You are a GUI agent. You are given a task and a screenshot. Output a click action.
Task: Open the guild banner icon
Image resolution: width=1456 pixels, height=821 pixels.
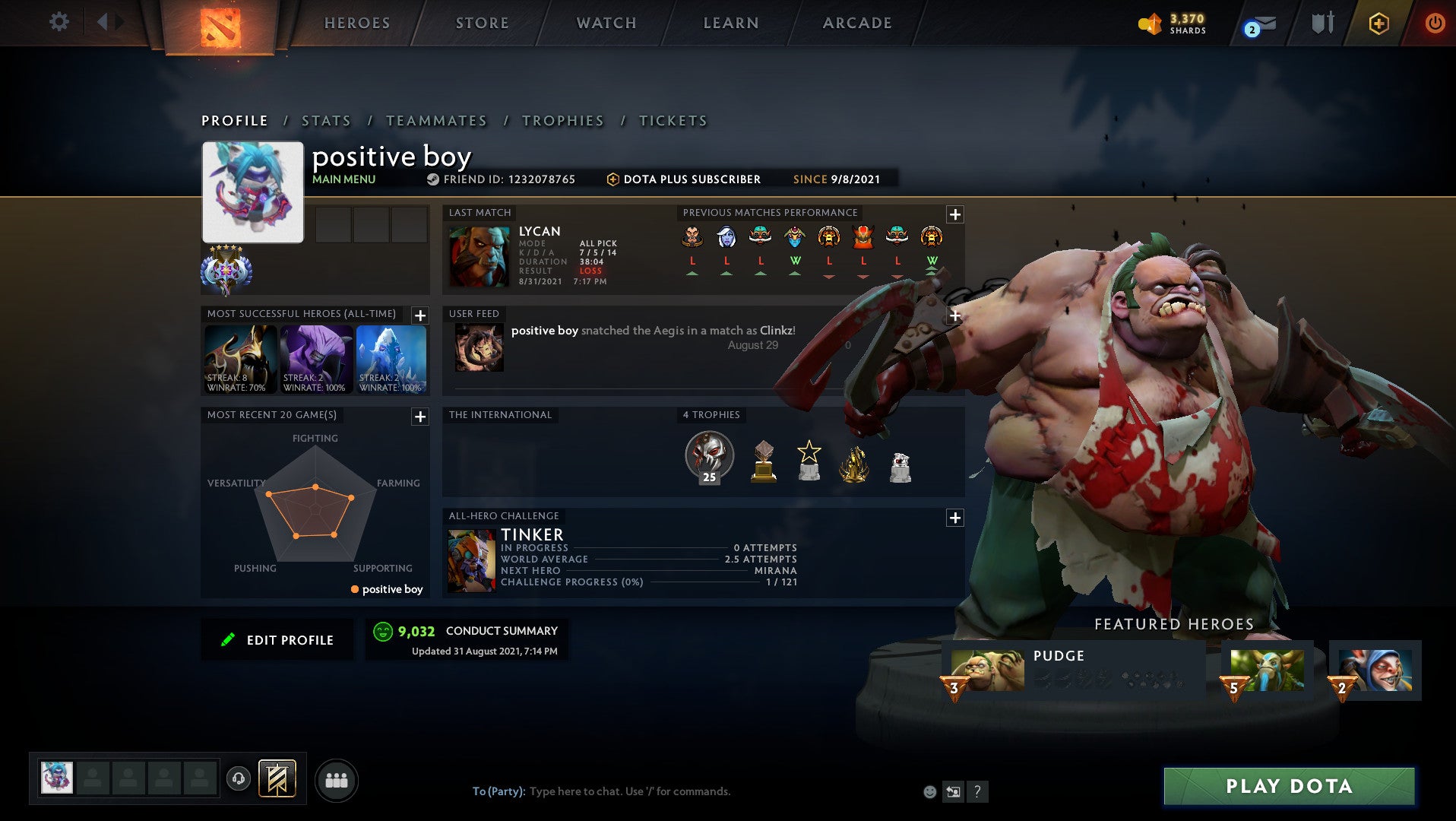point(277,780)
